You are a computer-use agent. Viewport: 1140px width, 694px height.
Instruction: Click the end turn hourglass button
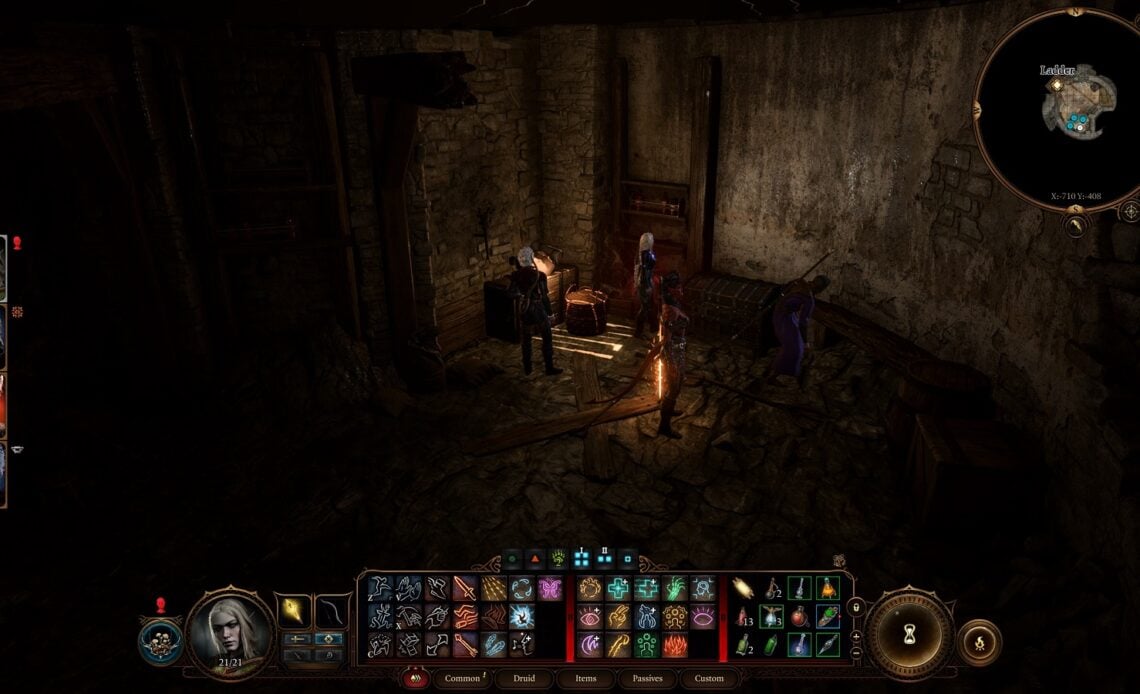coord(909,634)
